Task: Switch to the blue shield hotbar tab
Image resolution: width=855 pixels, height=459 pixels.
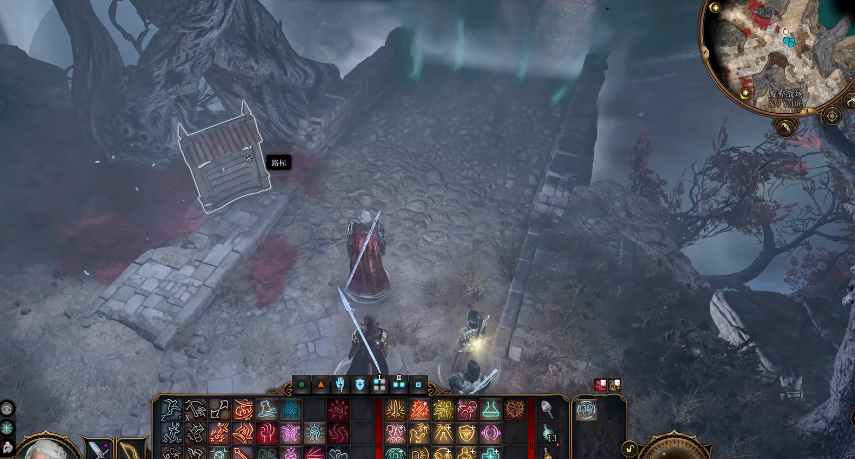Action: (360, 383)
